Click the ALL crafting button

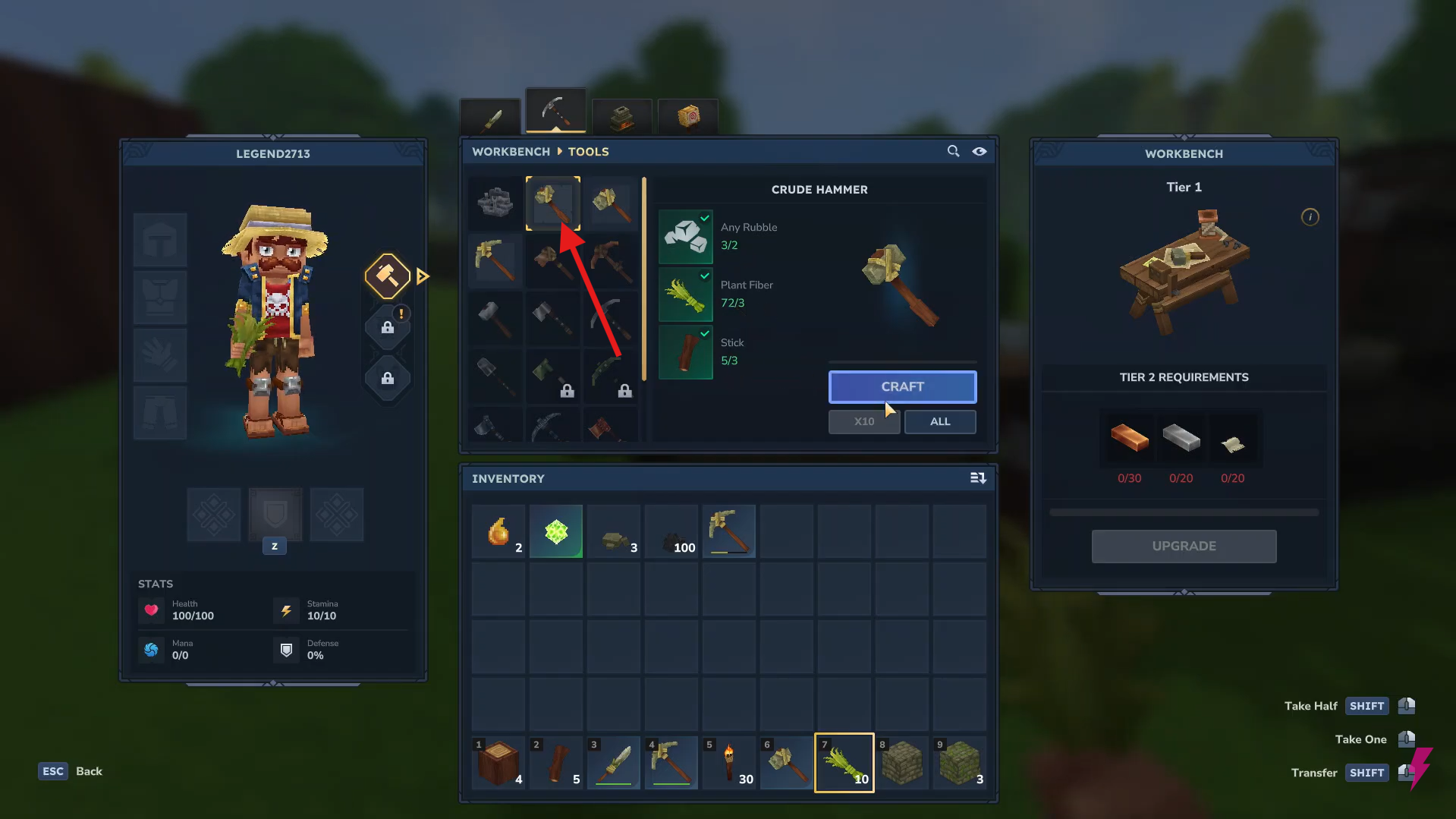point(939,421)
